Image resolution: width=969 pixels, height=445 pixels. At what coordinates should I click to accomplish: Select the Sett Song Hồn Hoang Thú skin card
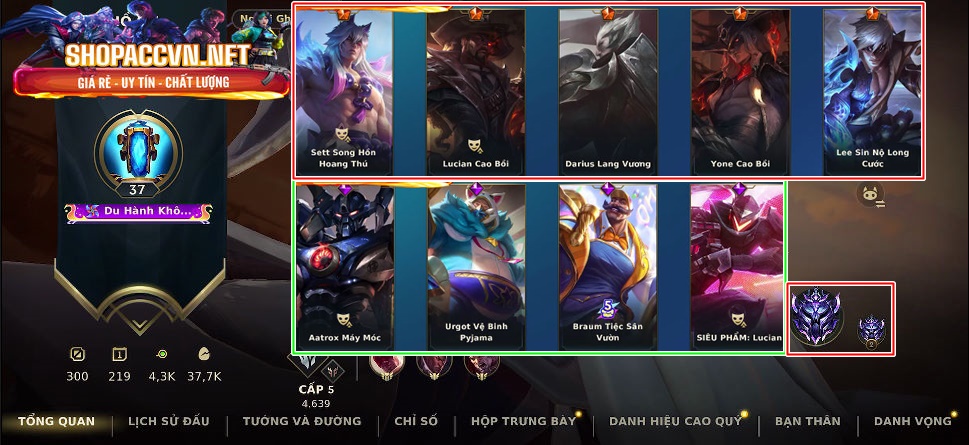click(x=344, y=92)
